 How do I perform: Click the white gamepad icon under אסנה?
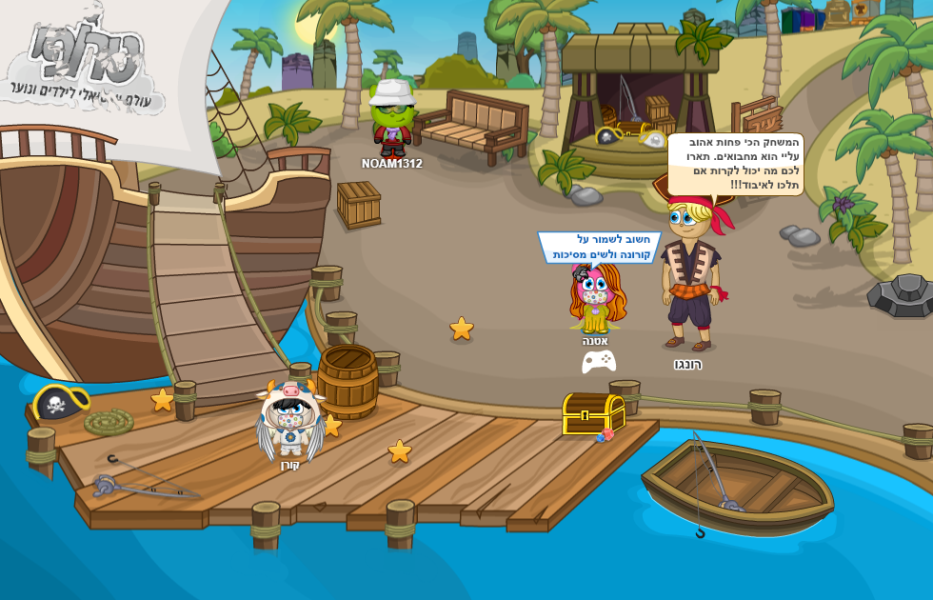coord(598,361)
